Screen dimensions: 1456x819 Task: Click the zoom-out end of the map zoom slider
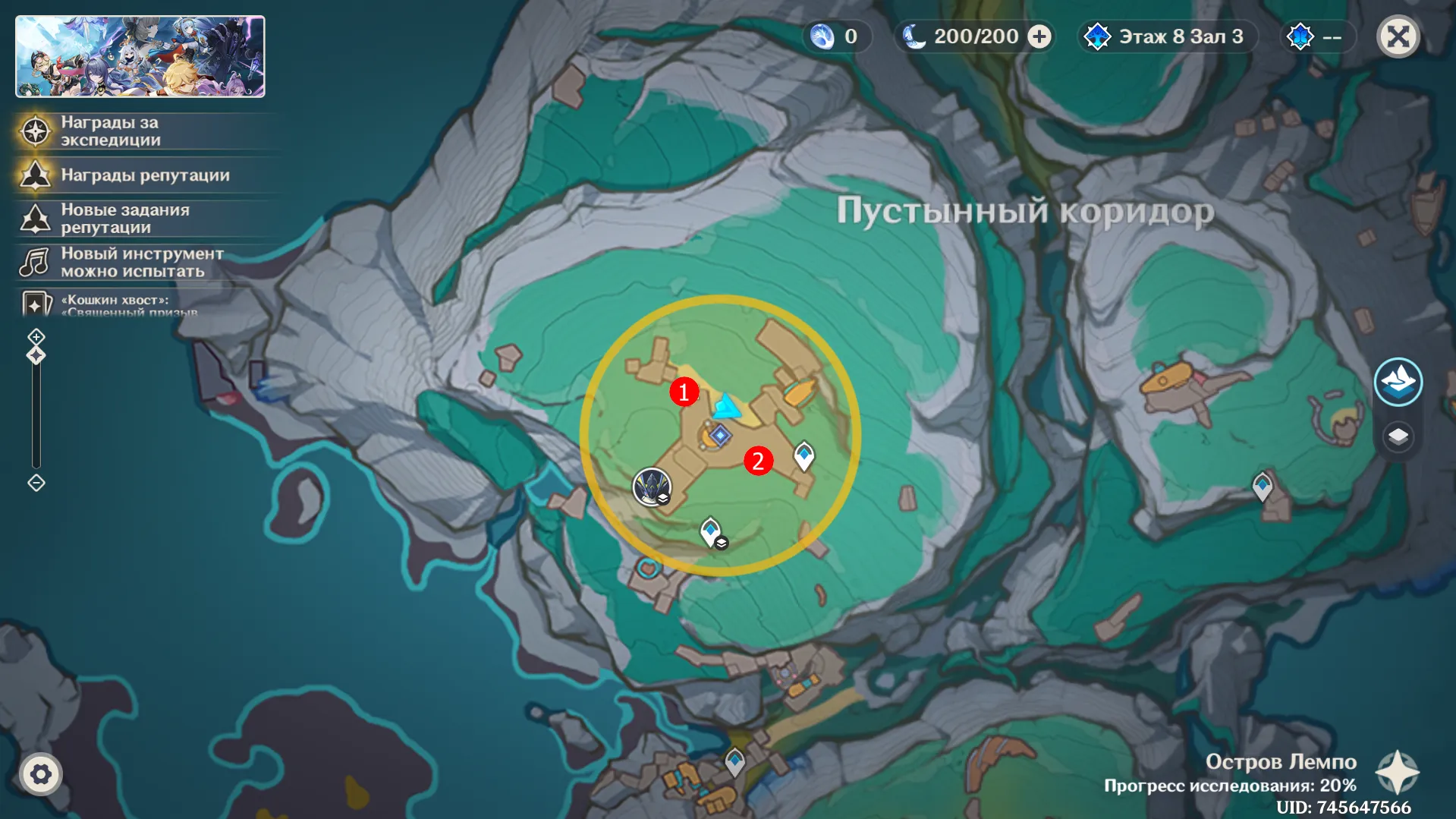pos(35,483)
